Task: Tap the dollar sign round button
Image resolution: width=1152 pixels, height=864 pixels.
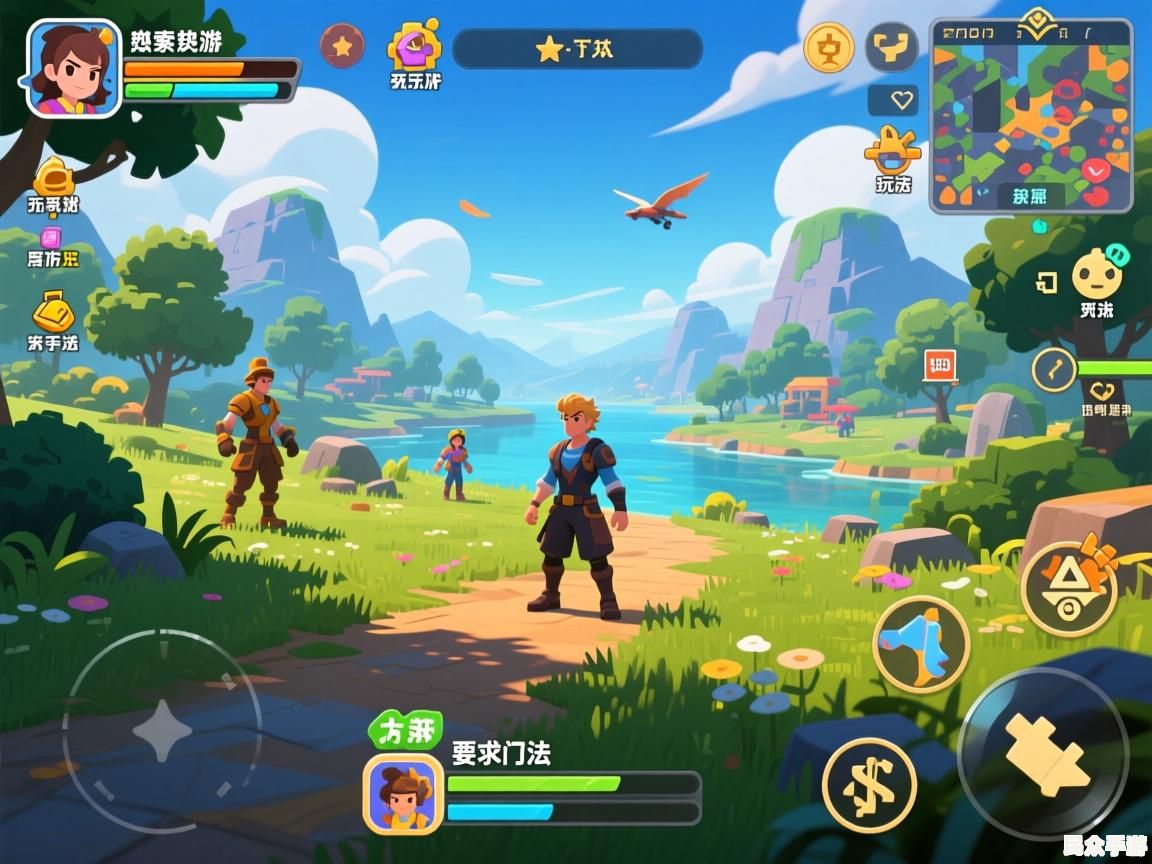Action: (x=869, y=785)
